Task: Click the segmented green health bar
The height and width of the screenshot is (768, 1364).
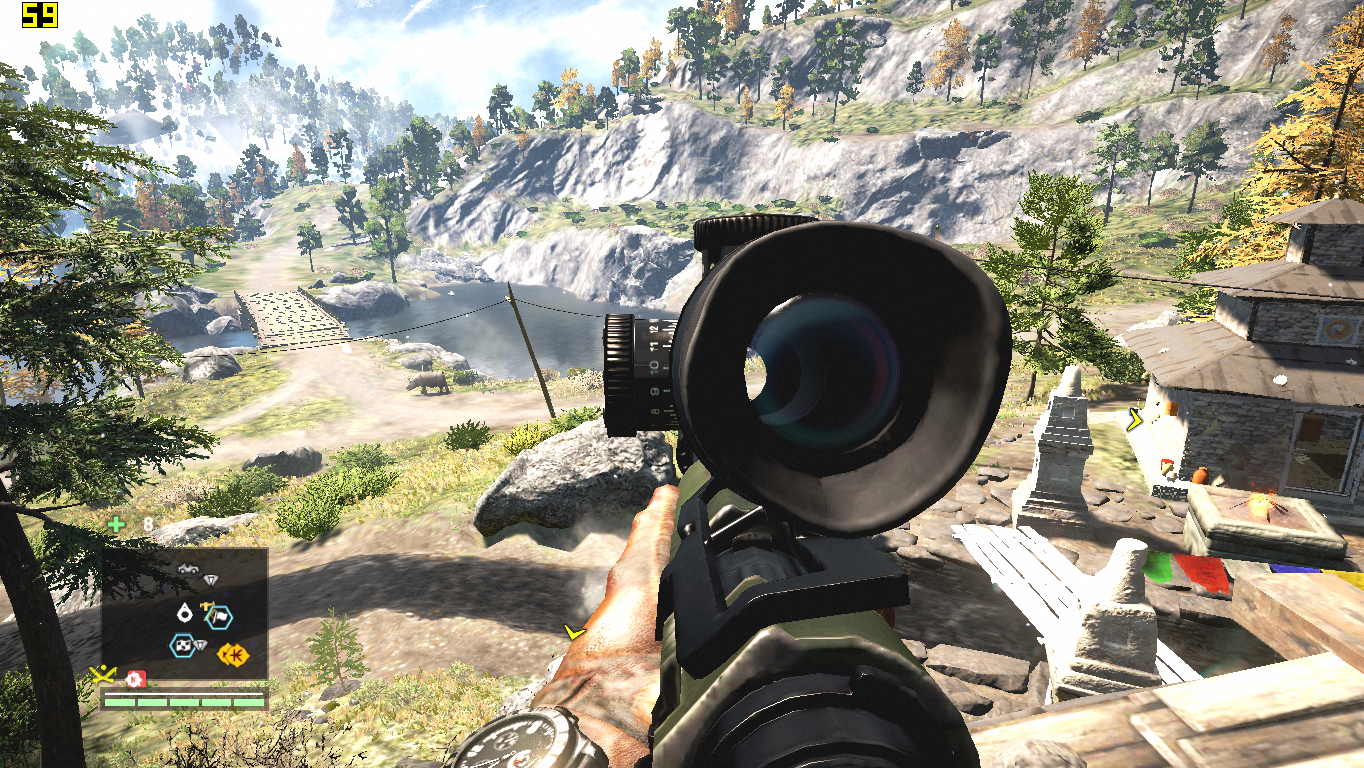Action: coord(184,702)
